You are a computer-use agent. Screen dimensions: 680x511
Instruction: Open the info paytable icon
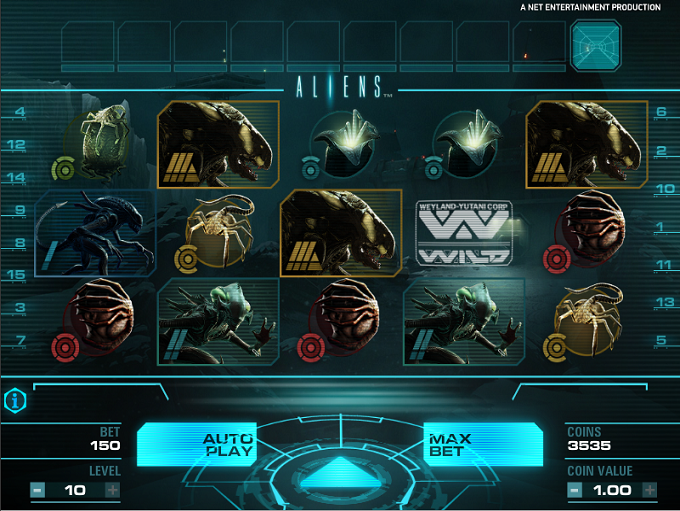pyautogui.click(x=16, y=400)
